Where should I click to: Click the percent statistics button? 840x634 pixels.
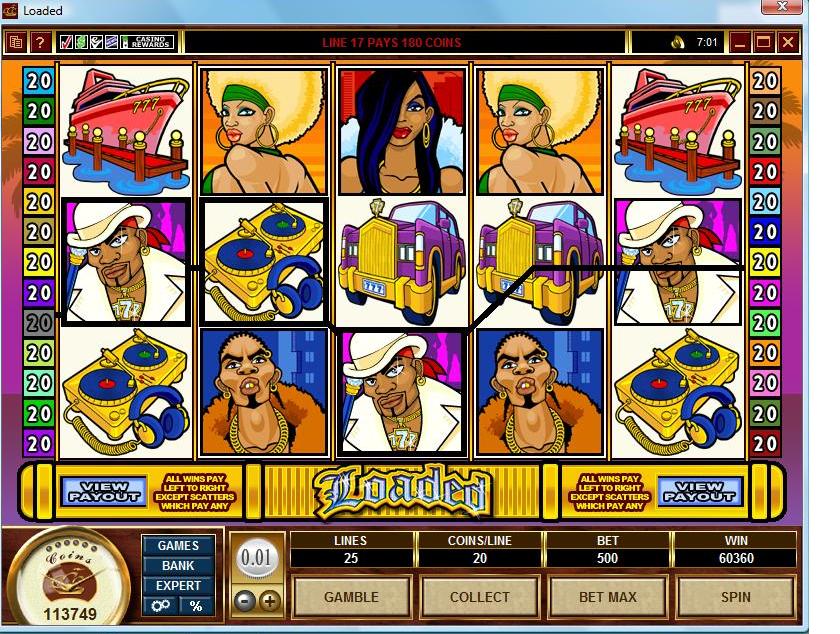196,606
